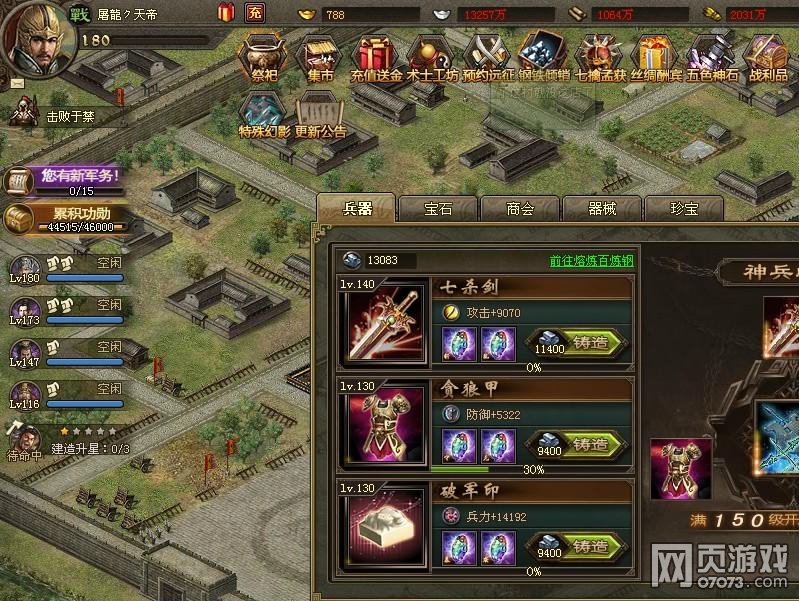This screenshot has height=601, width=799.
Task: Open the 集市 market
Action: 320,58
